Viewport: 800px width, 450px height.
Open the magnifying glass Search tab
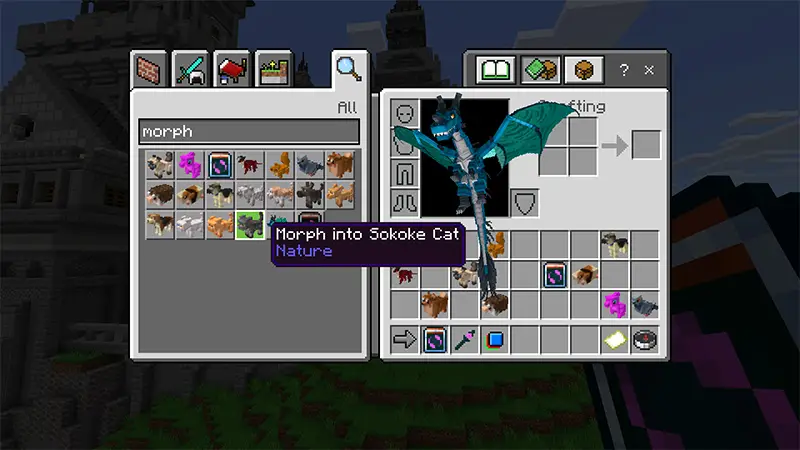click(x=348, y=69)
